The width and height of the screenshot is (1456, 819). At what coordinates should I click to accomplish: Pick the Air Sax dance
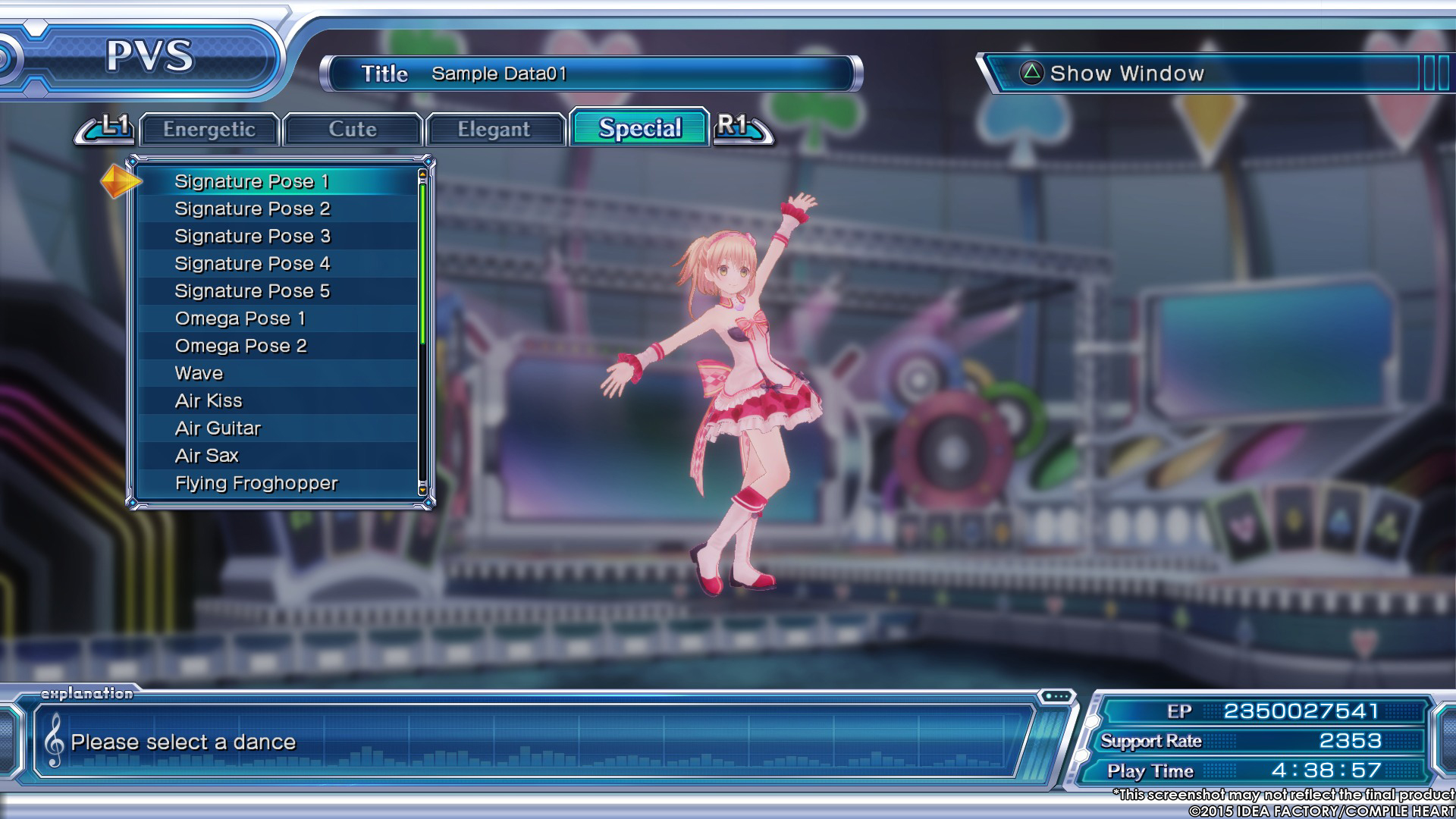tap(206, 456)
